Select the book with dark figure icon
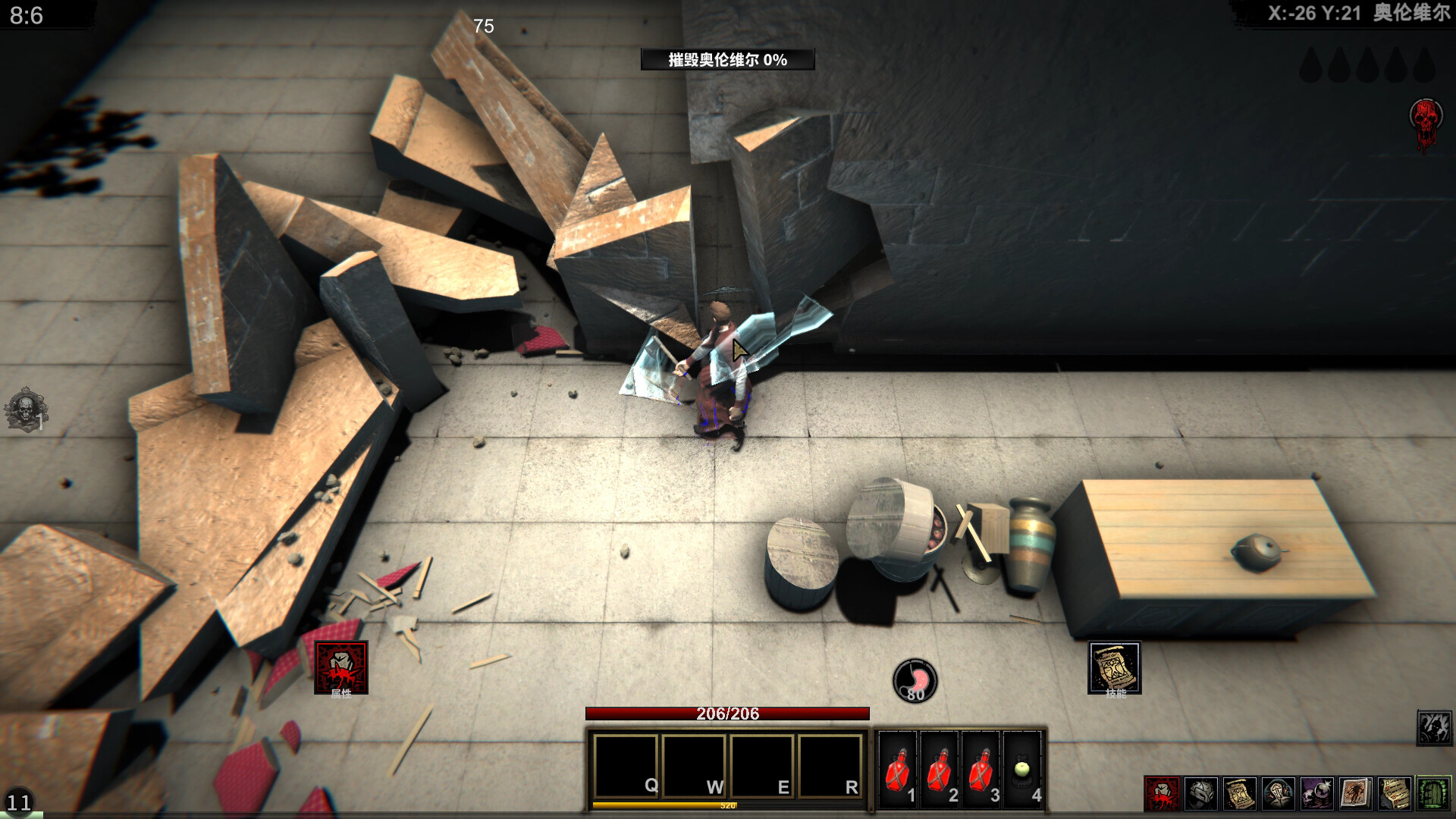The image size is (1456, 819). tap(1357, 794)
